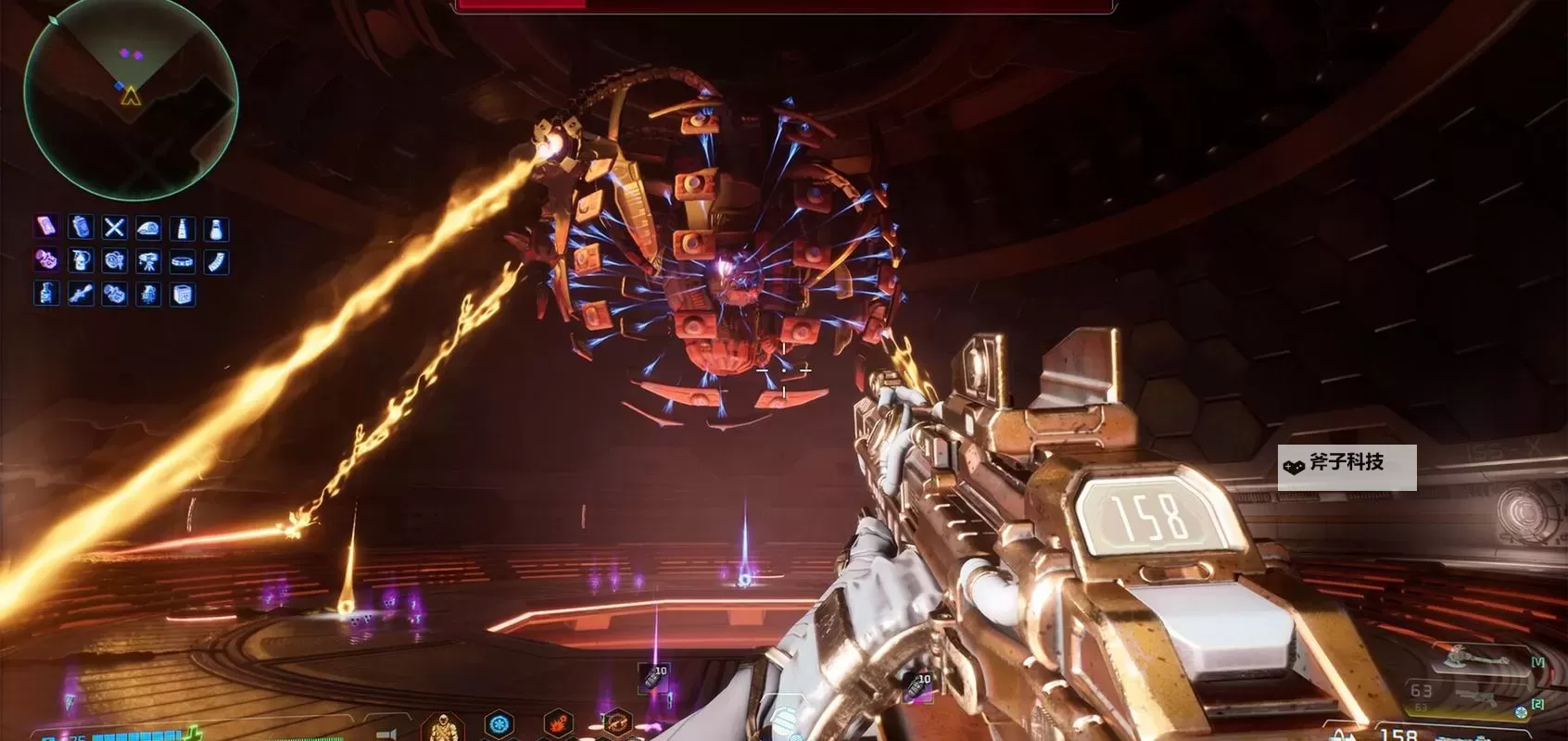Click the character portrait hexagon icon
Screen dimensions: 1568x741
[x=443, y=727]
